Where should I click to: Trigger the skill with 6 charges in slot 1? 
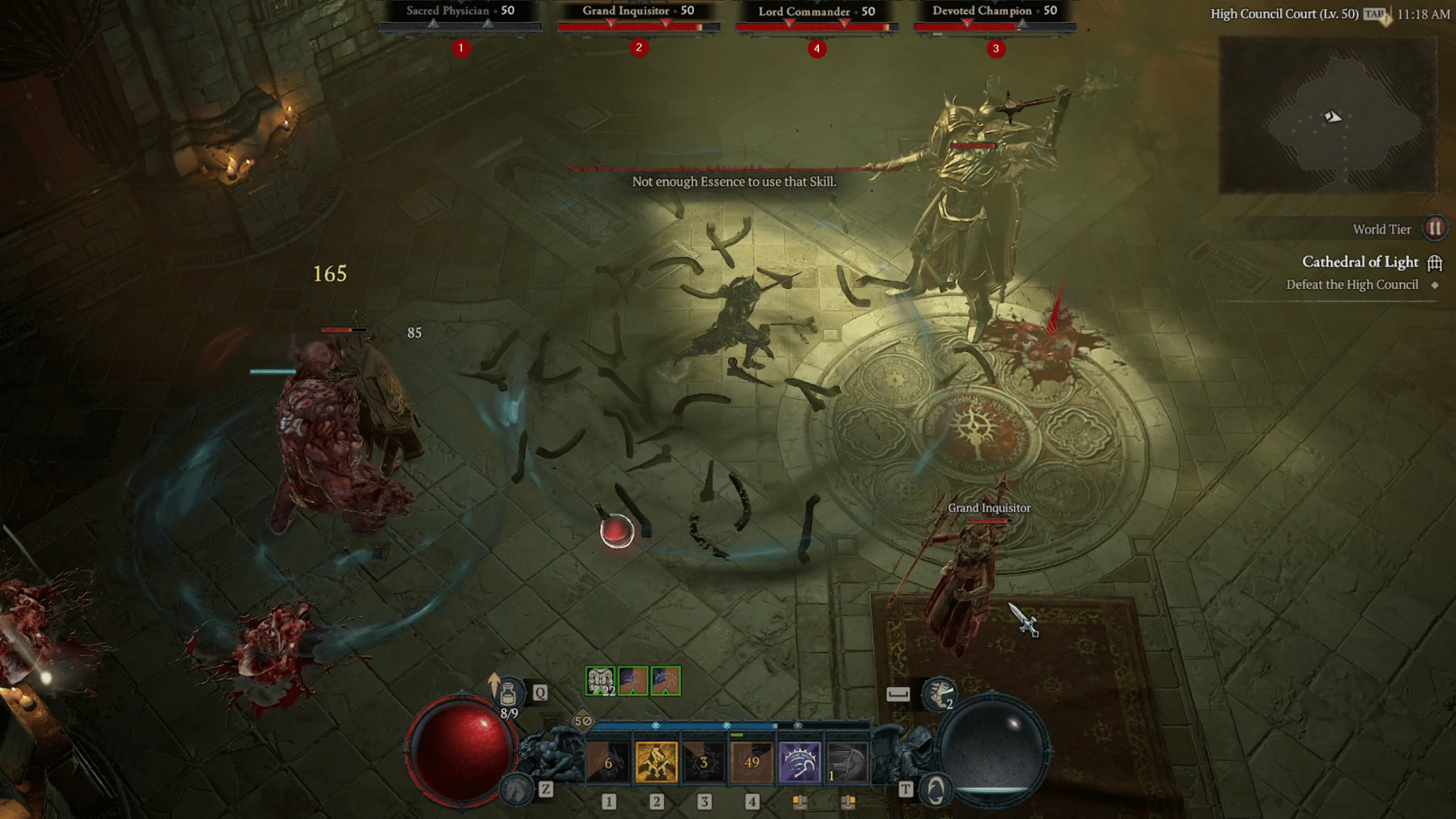(609, 763)
